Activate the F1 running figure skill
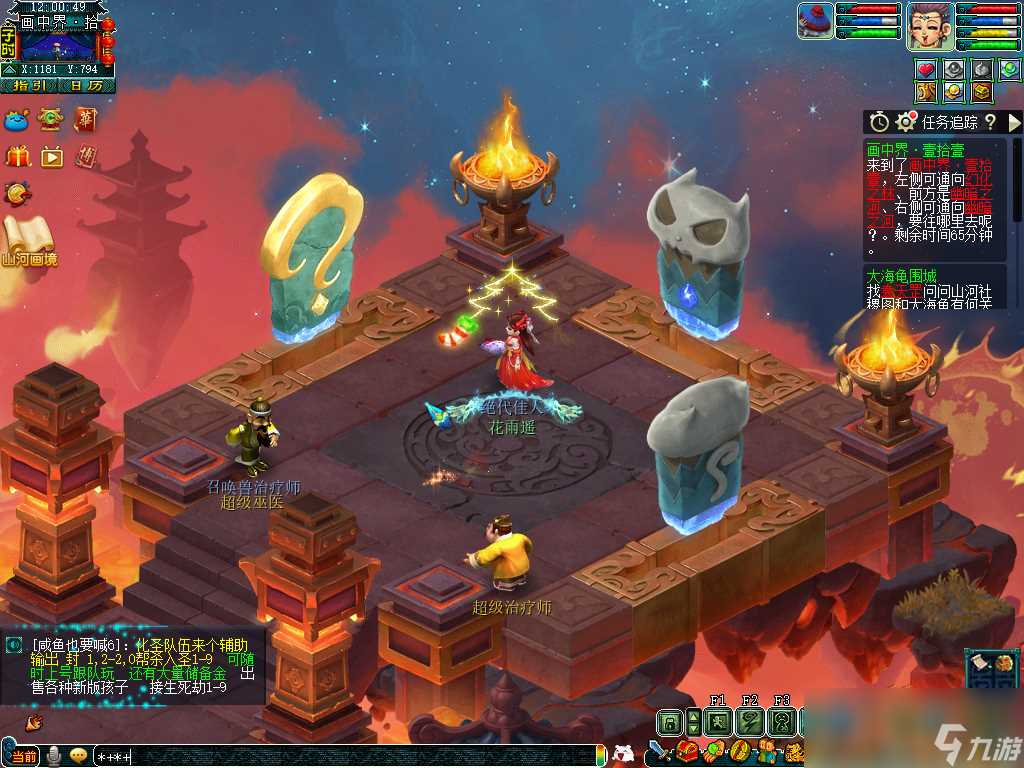Screen dimensions: 1024x768 (718, 722)
